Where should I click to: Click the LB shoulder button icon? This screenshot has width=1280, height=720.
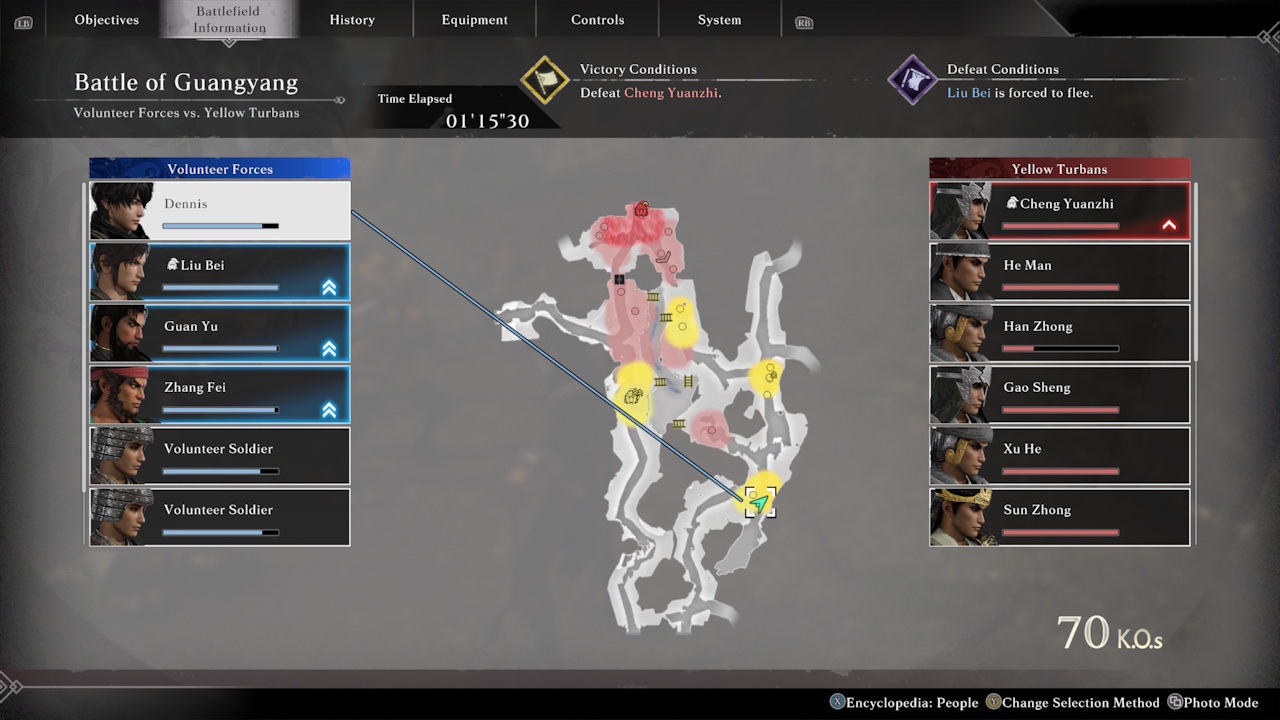pyautogui.click(x=23, y=22)
